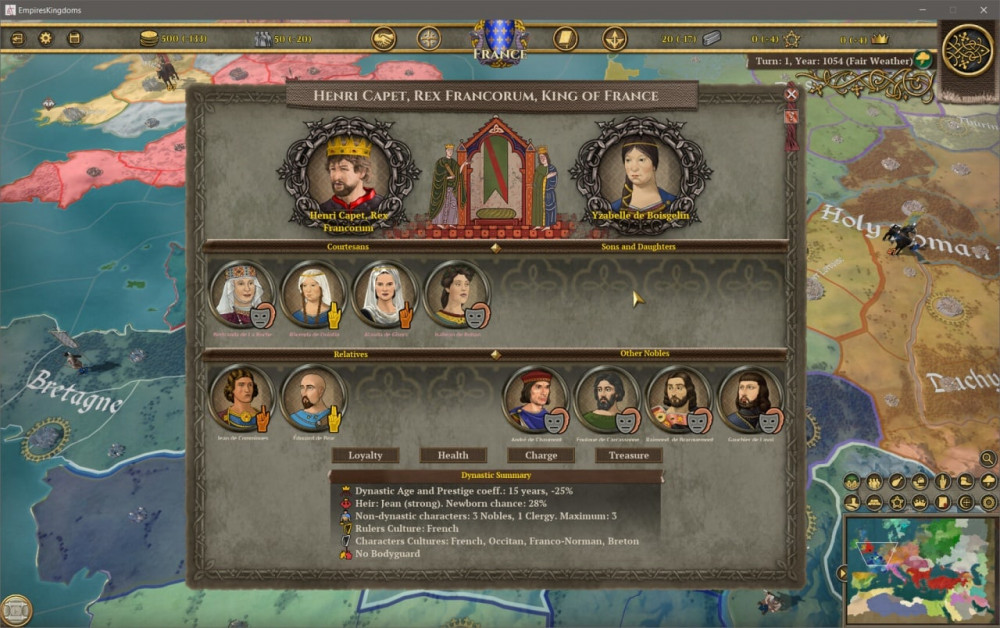Screen dimensions: 1000x628
Task: Select Queen Yzabelle de Boisgelin's portrait
Action: click(x=639, y=173)
